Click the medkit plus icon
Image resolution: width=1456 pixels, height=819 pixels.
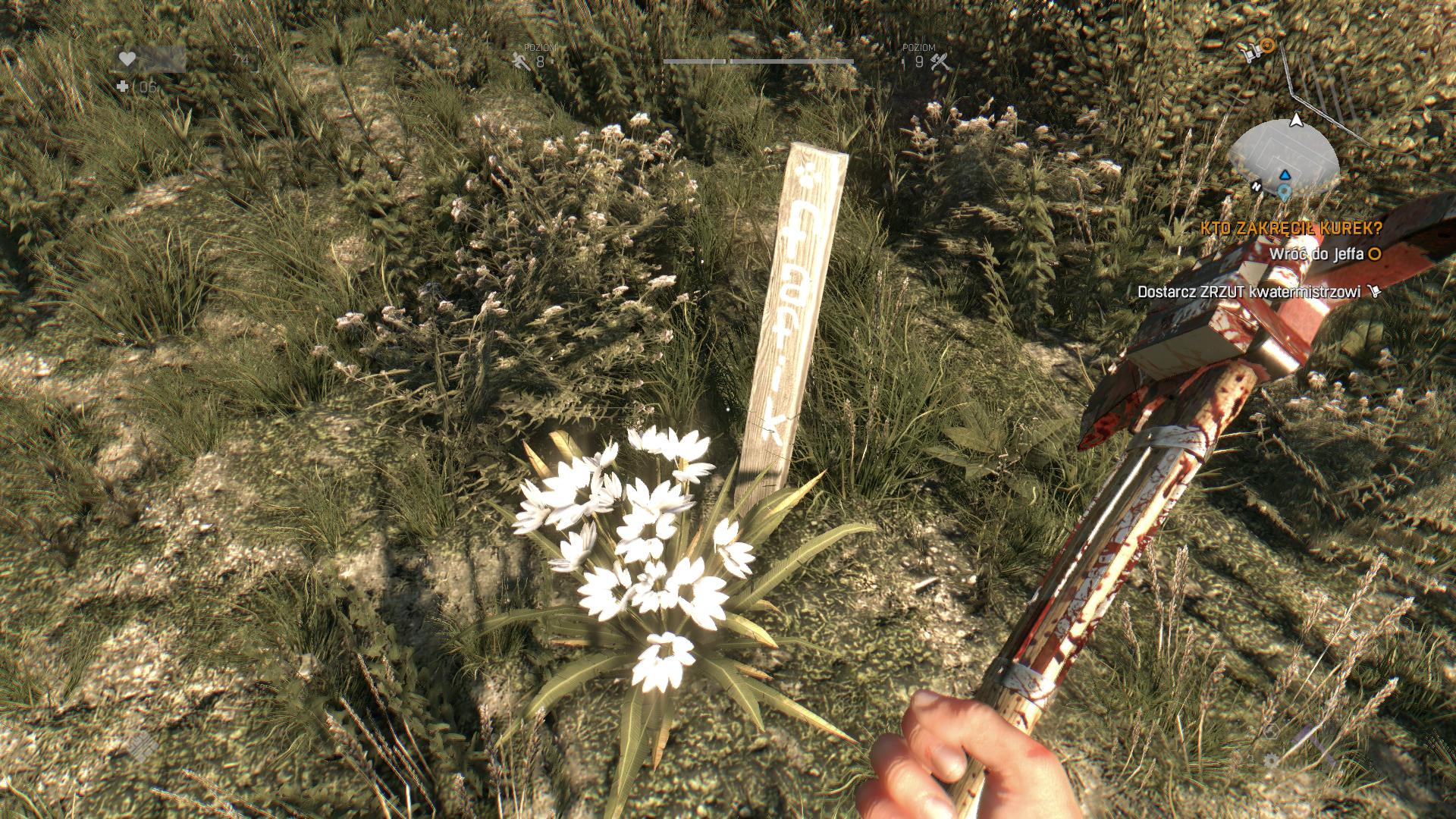point(123,87)
